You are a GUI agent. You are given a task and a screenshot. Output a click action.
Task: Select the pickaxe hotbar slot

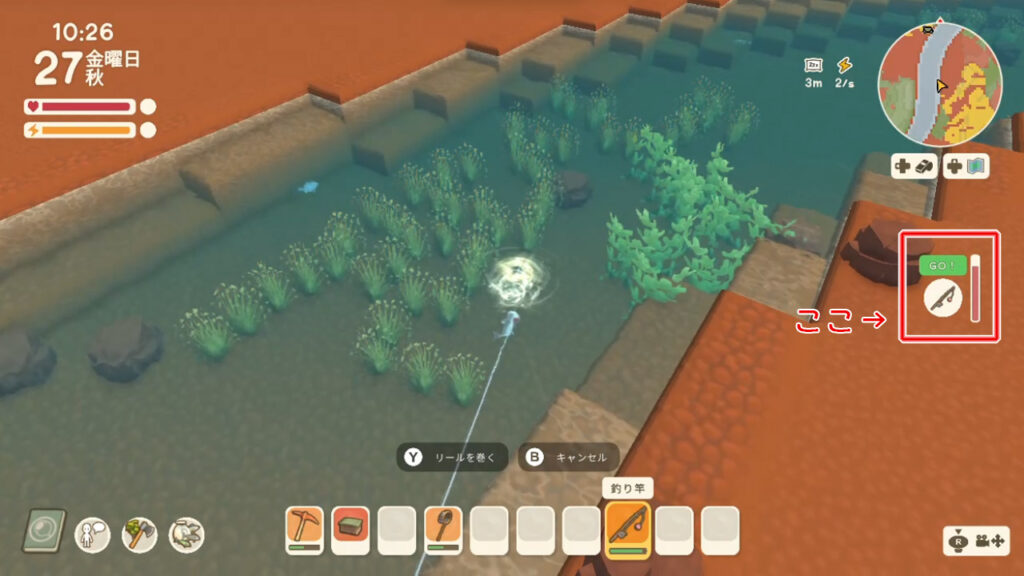[x=304, y=529]
